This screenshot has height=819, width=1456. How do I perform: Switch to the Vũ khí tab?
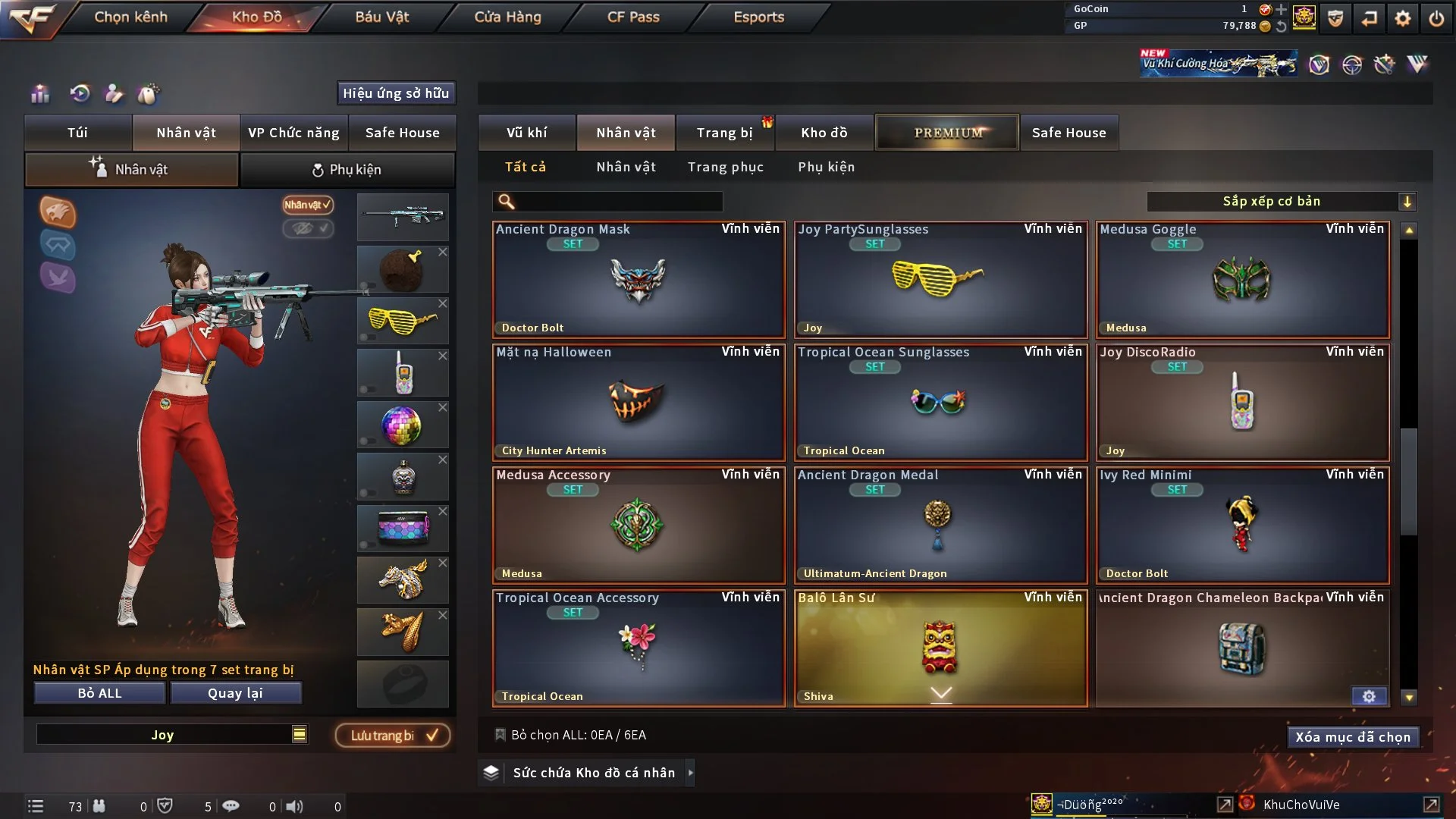click(526, 133)
